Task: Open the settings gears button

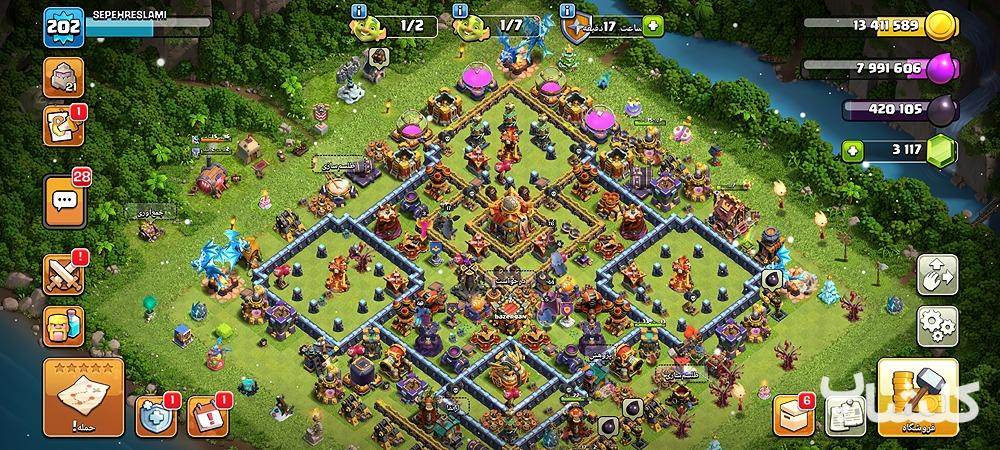Action: click(937, 325)
